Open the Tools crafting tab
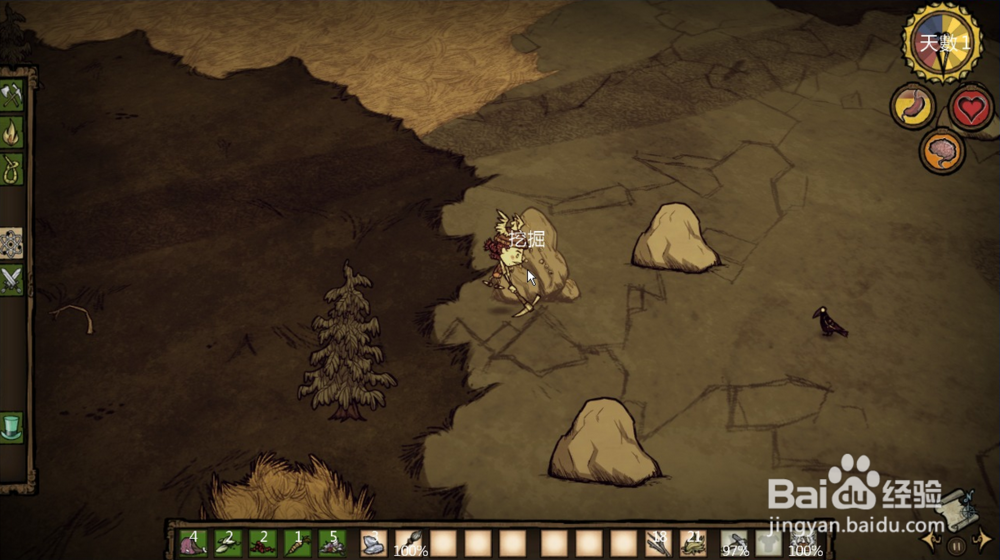This screenshot has height=560, width=1000. coord(13,97)
